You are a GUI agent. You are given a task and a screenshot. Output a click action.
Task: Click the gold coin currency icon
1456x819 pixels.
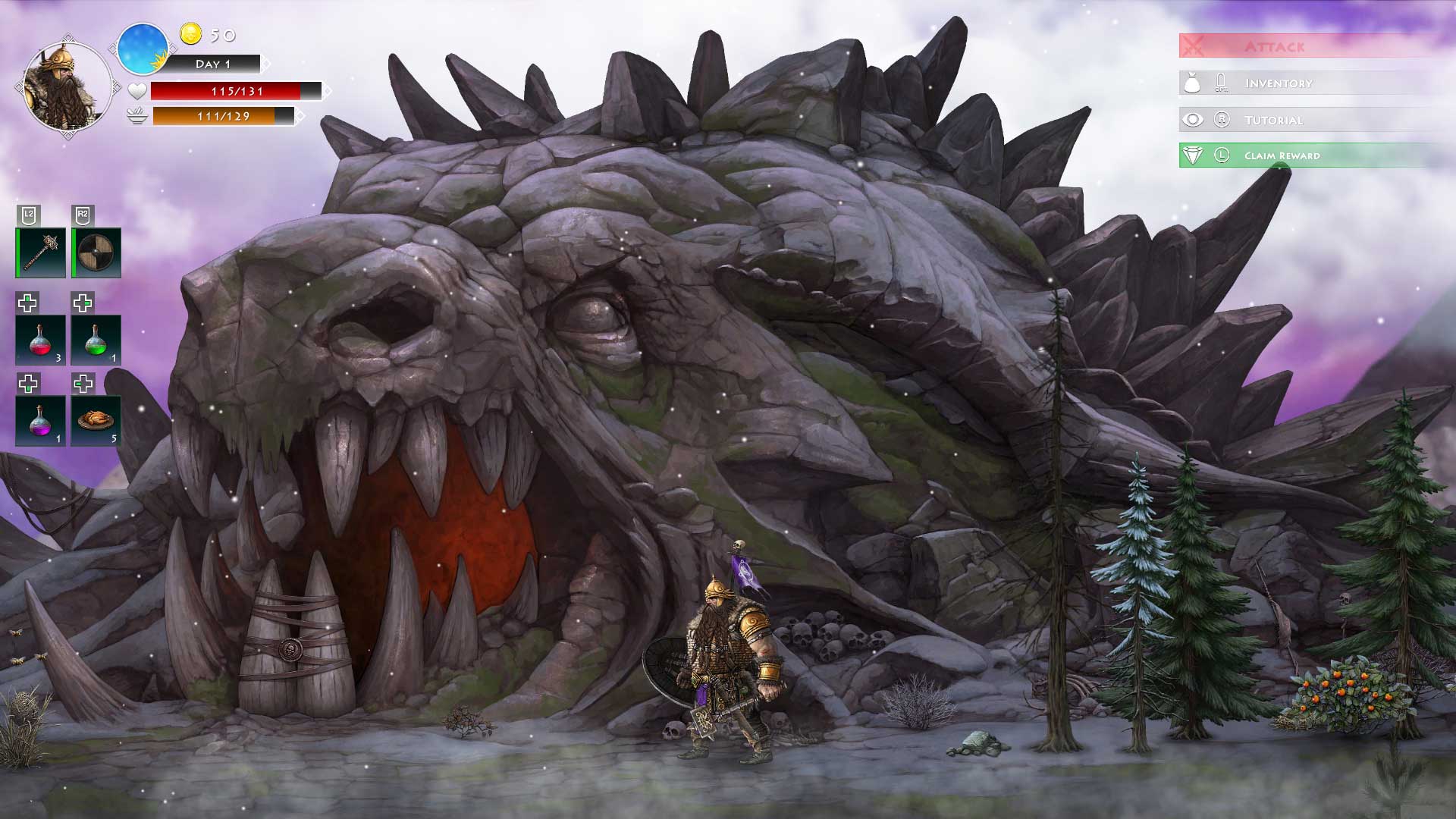coord(192,34)
